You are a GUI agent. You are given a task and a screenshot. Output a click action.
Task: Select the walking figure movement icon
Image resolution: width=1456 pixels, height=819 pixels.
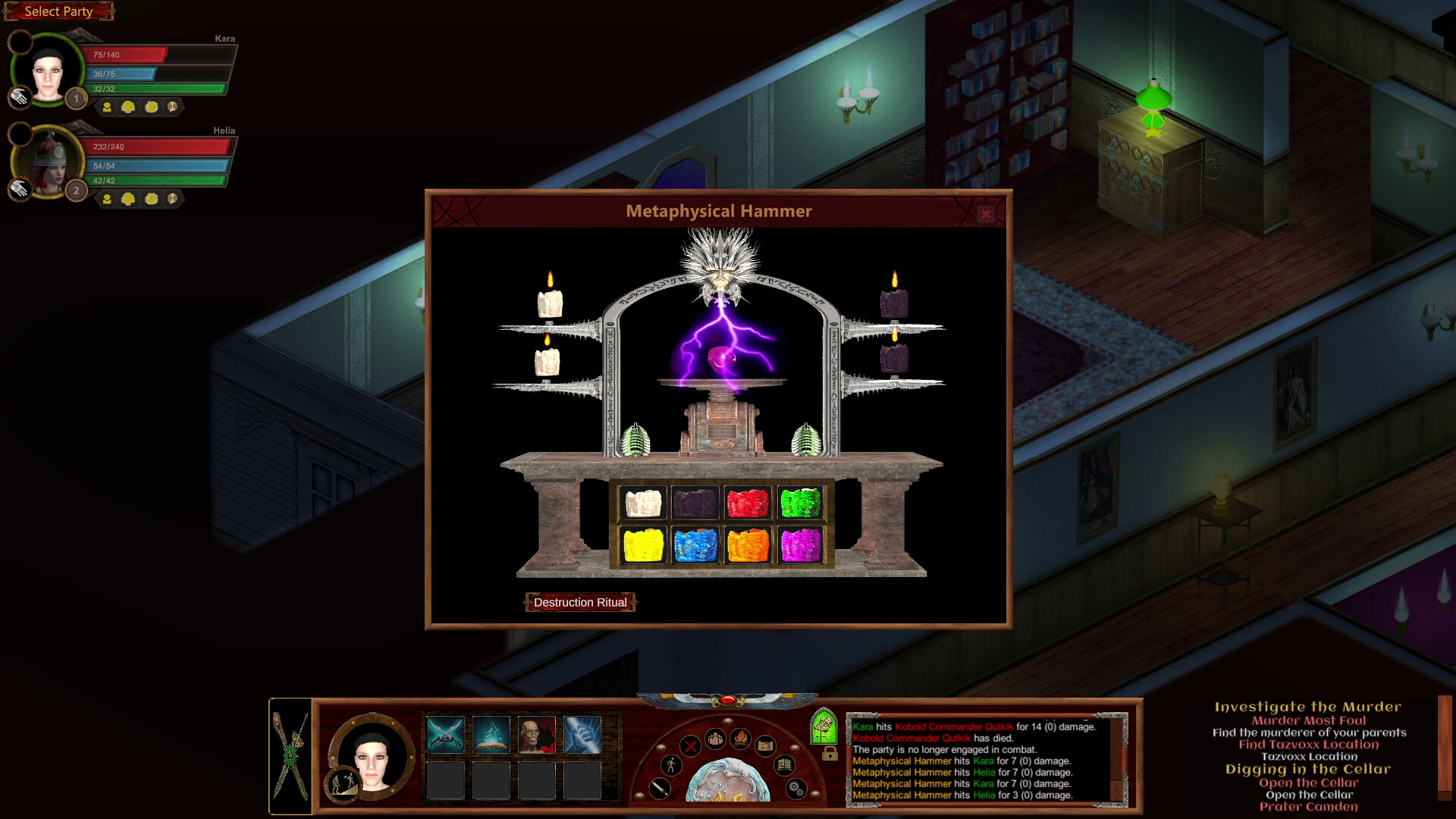(x=670, y=765)
